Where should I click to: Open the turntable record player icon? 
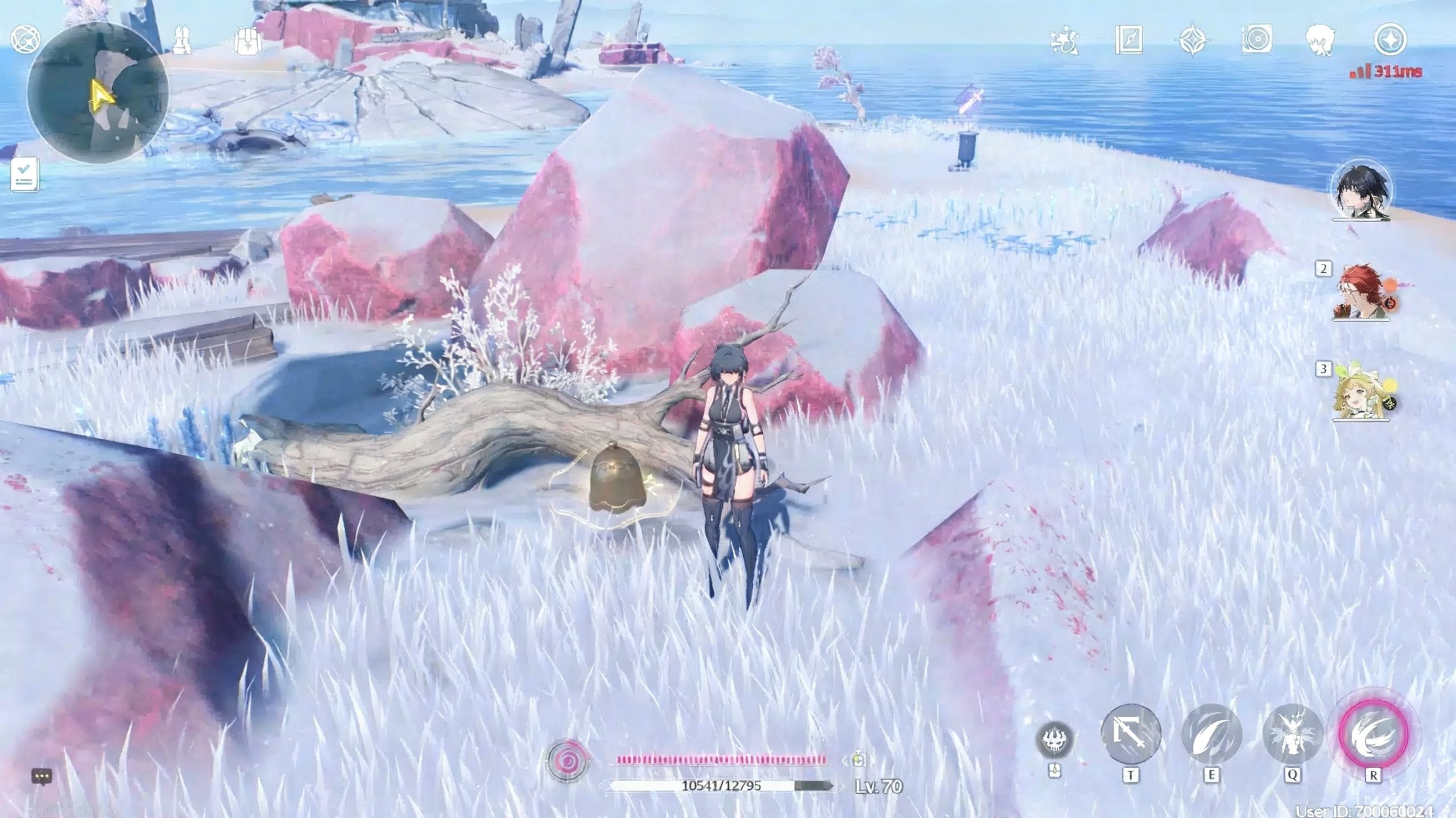click(x=1256, y=40)
